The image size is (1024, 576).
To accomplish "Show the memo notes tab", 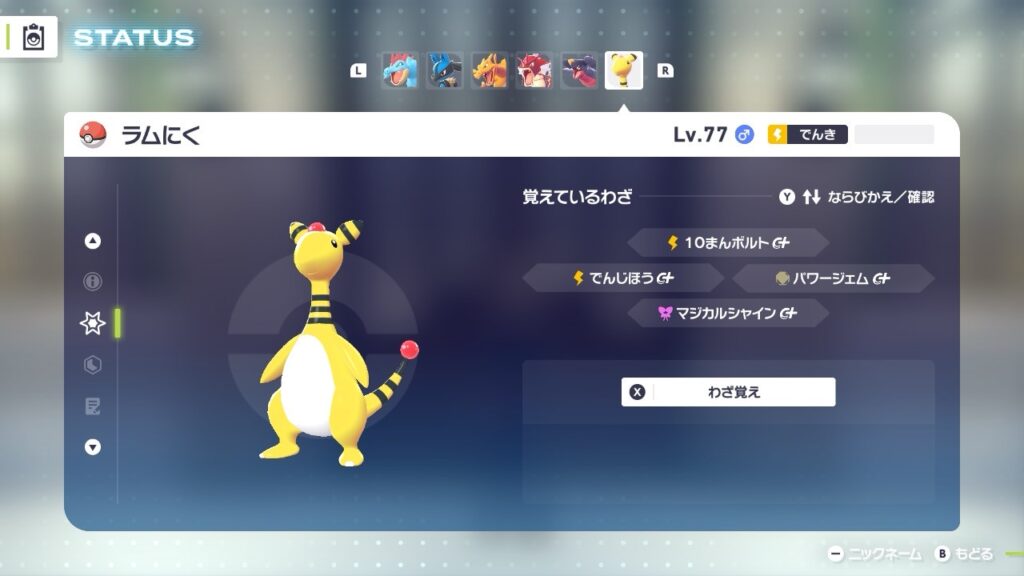I will (x=93, y=406).
